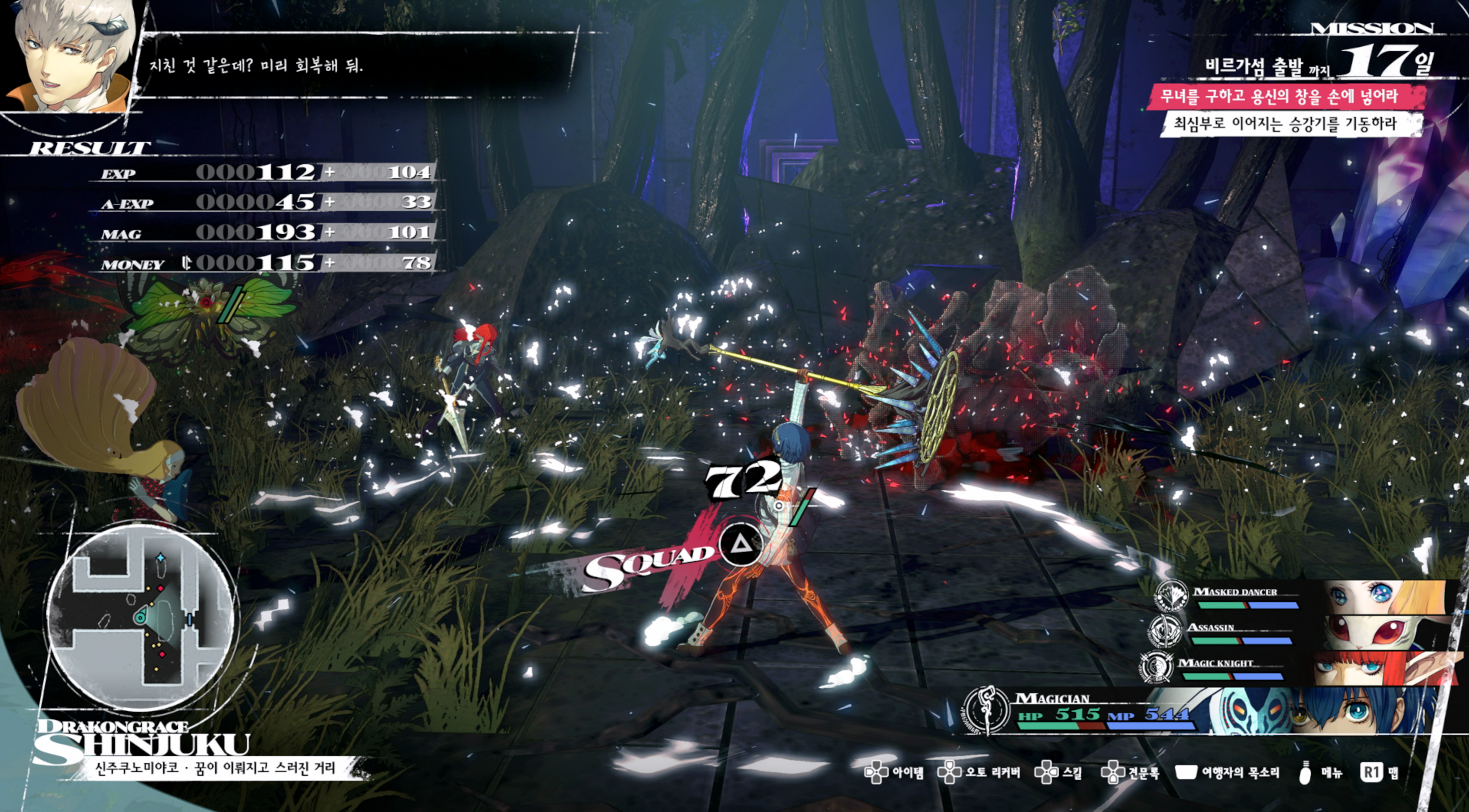Click the Magician archetype emblem icon

(x=987, y=710)
